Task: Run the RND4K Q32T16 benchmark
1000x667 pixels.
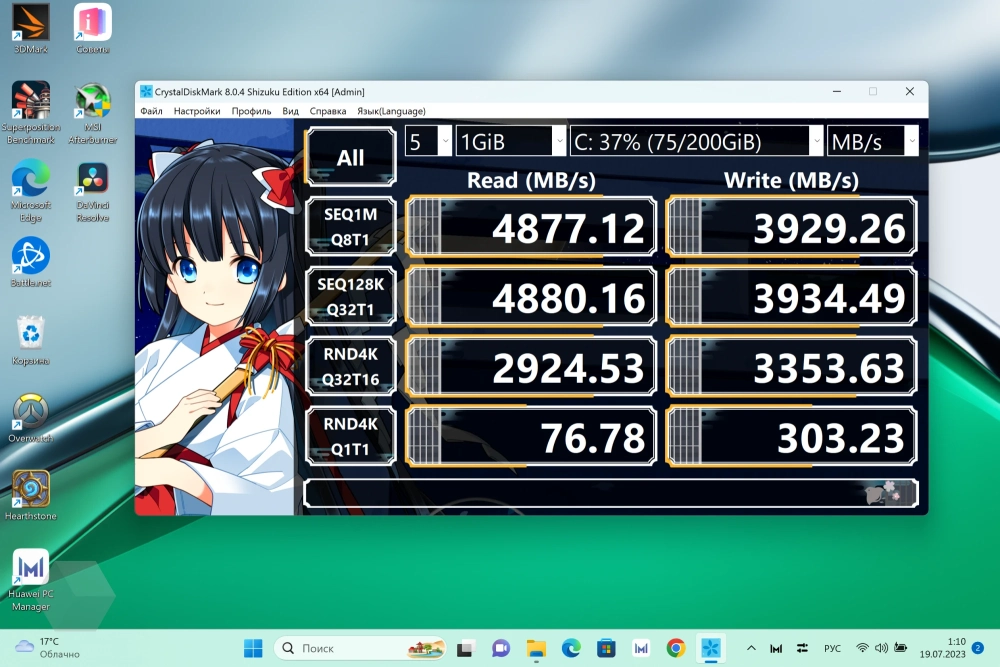Action: tap(350, 367)
